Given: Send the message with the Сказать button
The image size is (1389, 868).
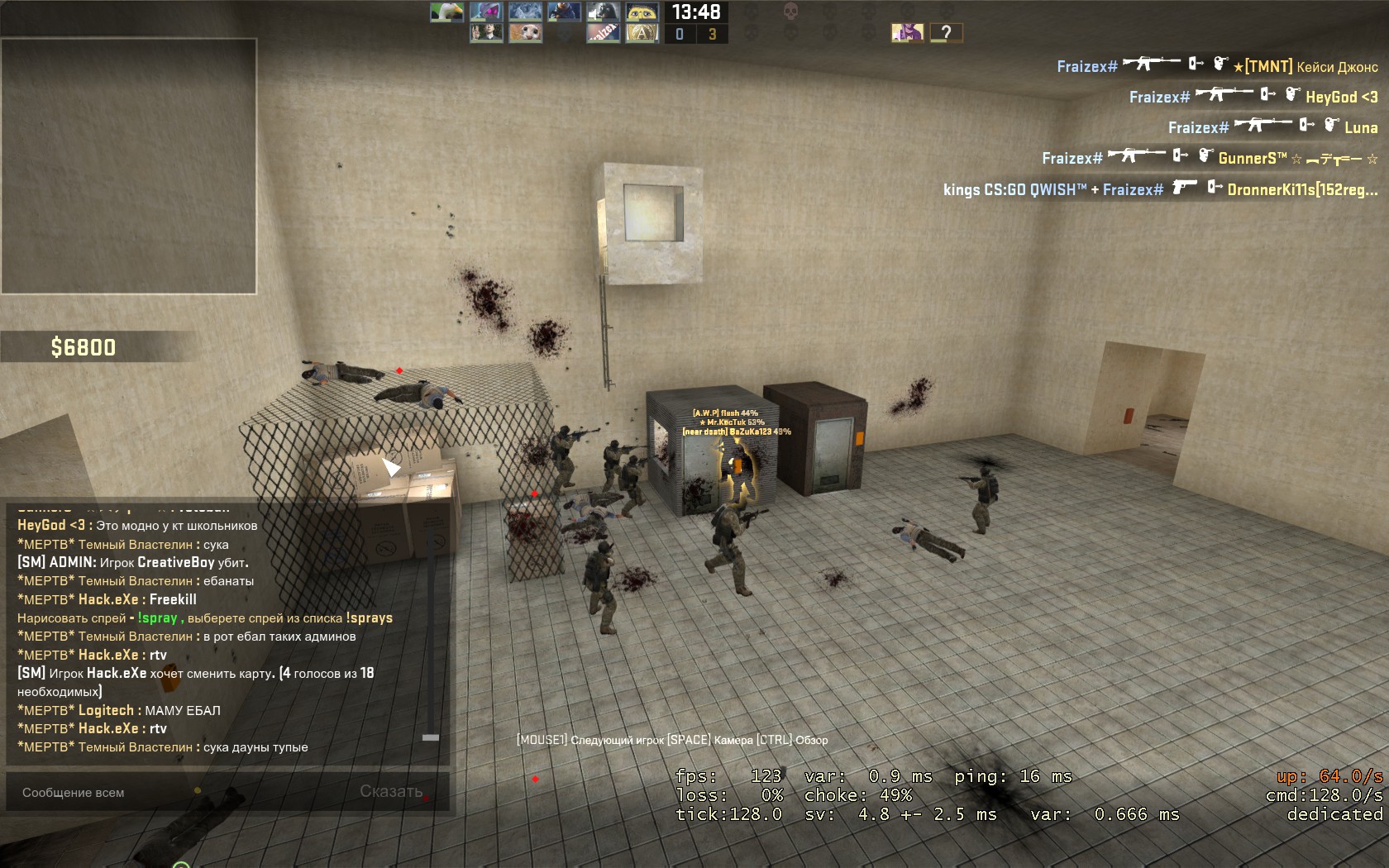Looking at the screenshot, I should (x=390, y=792).
